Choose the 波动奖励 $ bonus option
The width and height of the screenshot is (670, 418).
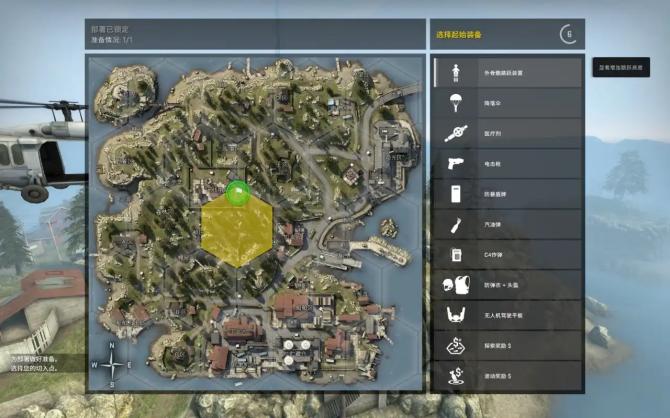(x=508, y=376)
